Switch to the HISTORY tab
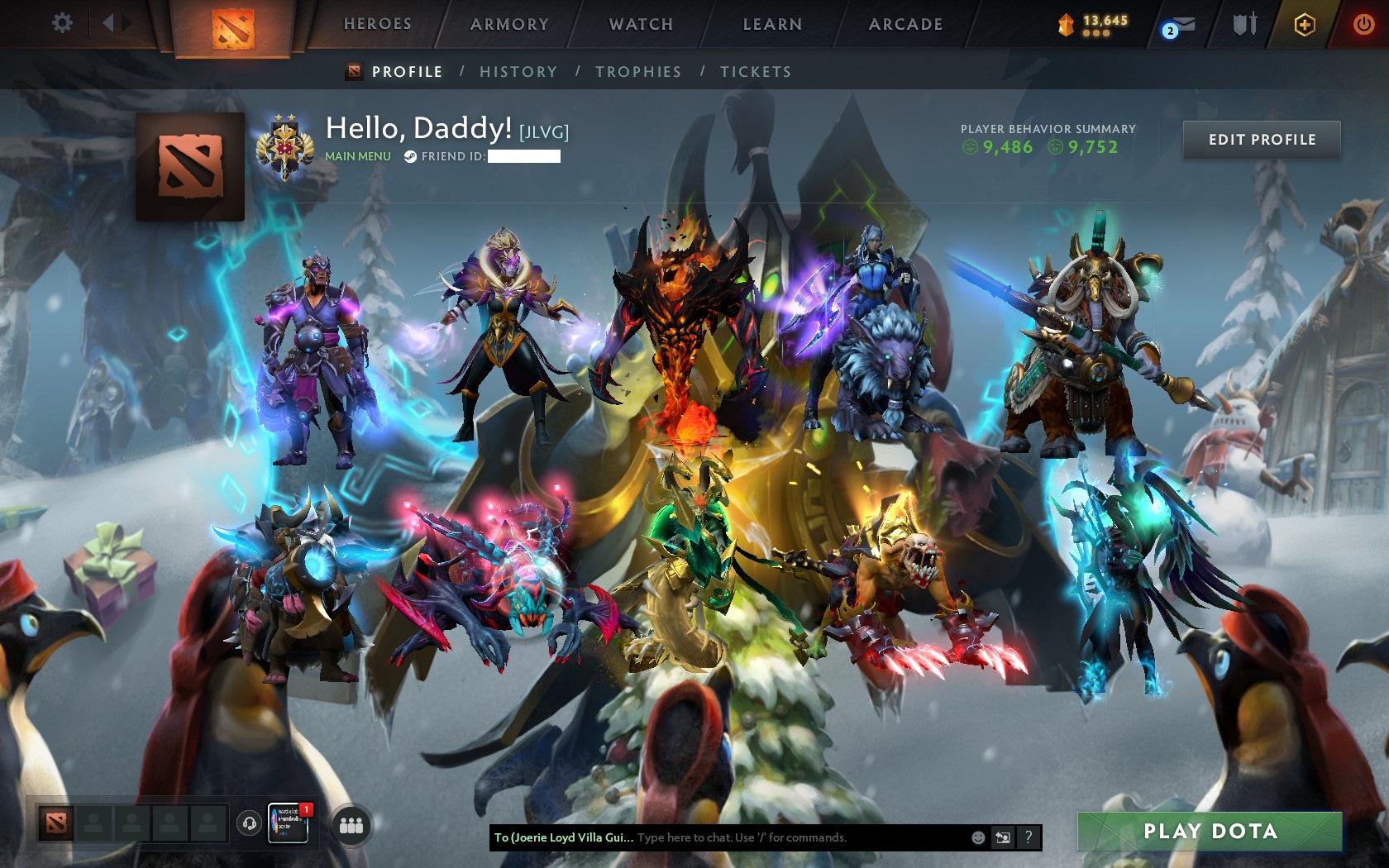This screenshot has height=868, width=1389. pyautogui.click(x=518, y=72)
